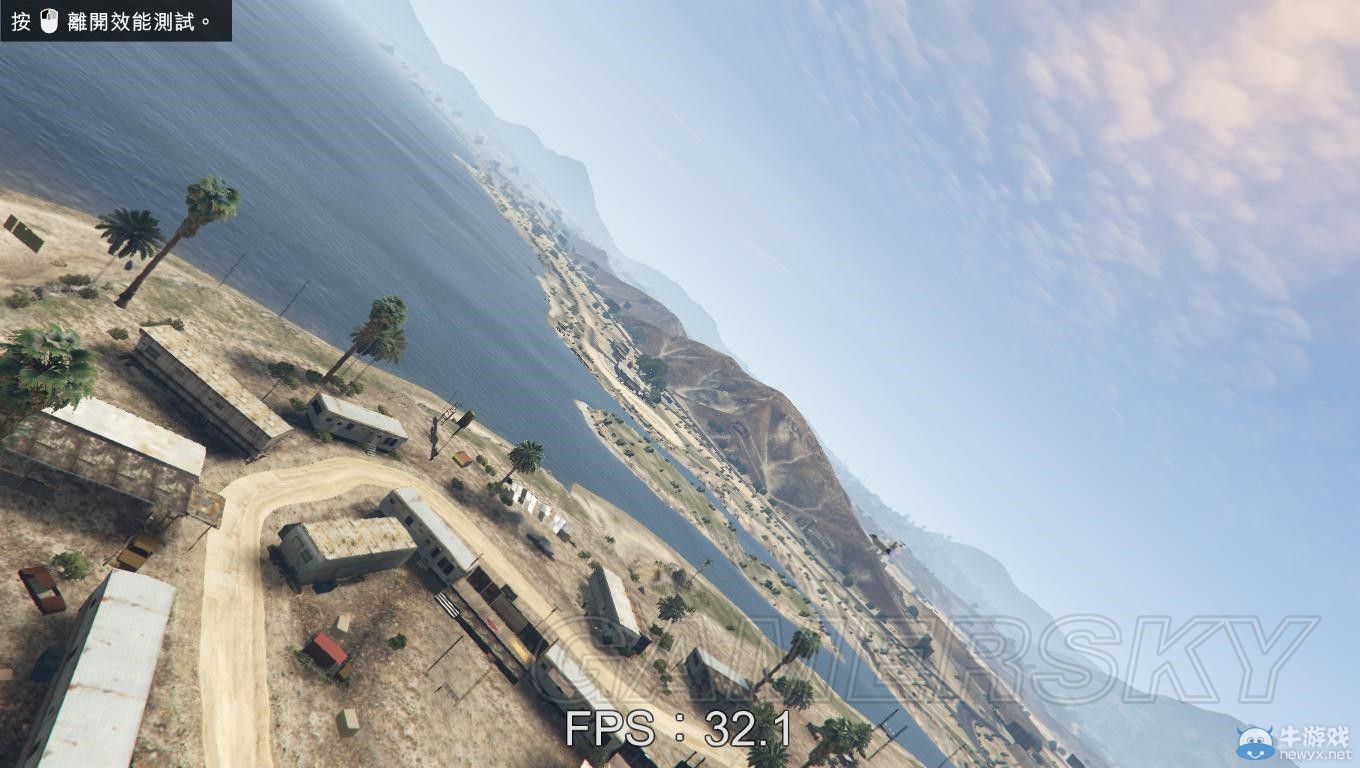The width and height of the screenshot is (1360, 768).
Task: Click the mouse icon in the exit prompt
Action: click(x=48, y=21)
